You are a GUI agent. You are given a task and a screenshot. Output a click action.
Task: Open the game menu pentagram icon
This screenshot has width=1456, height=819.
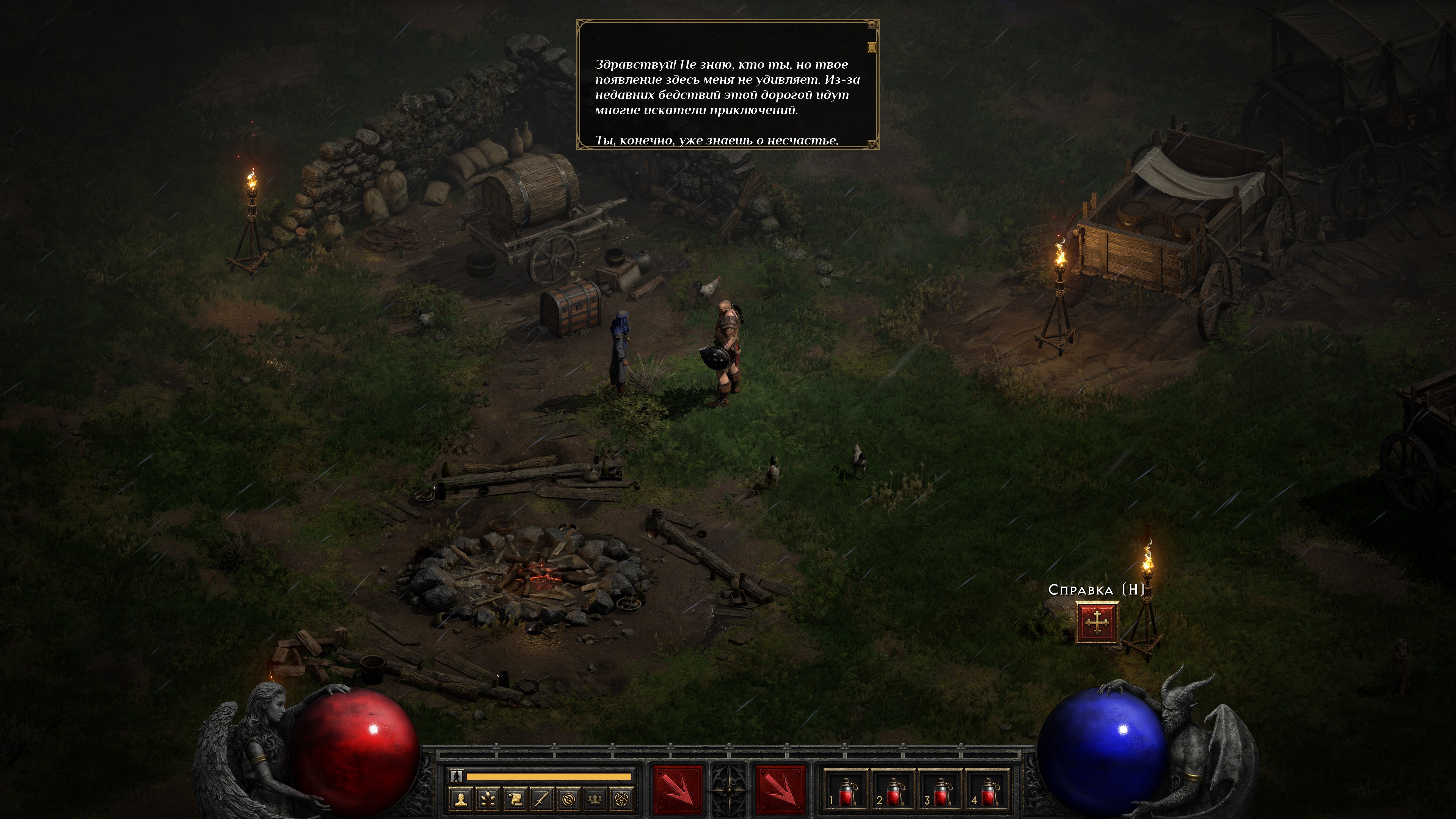click(x=622, y=799)
